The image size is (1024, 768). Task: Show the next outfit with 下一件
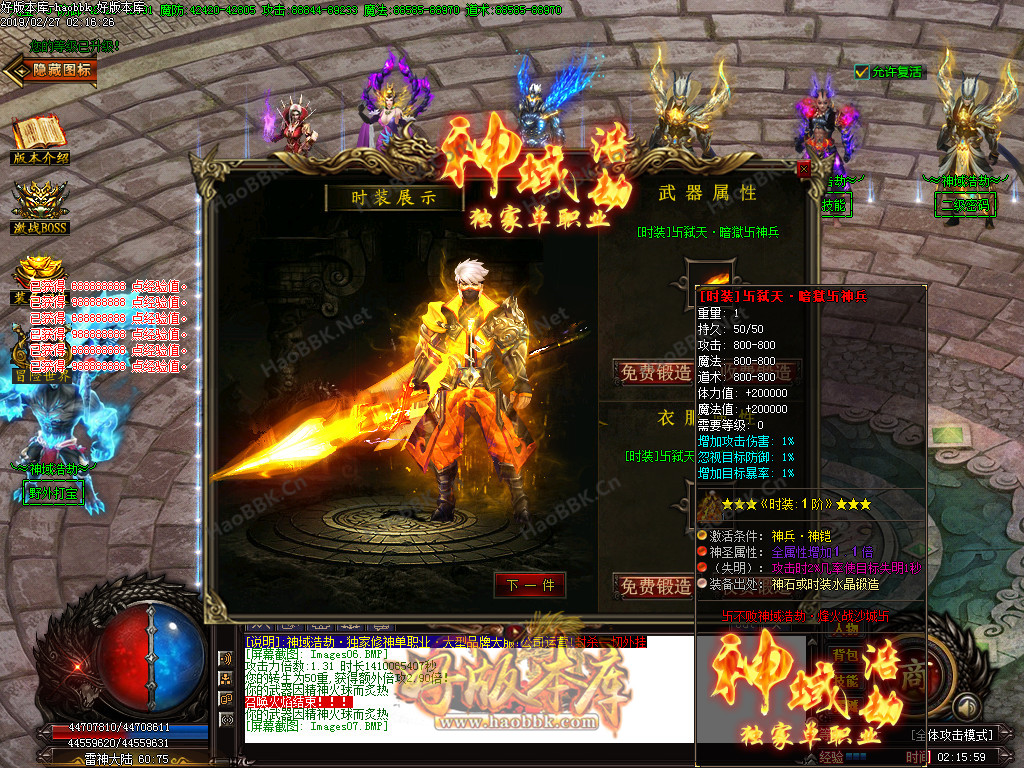pyautogui.click(x=530, y=585)
